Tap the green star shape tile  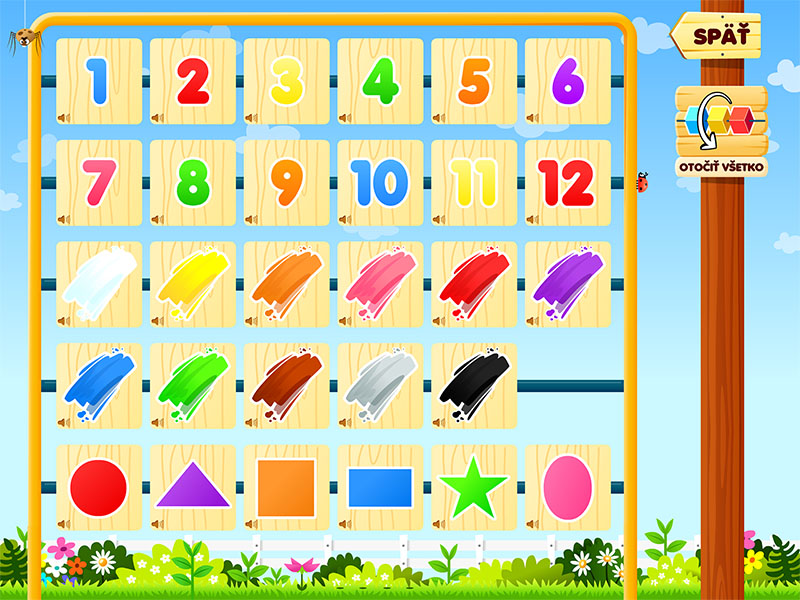coord(474,487)
